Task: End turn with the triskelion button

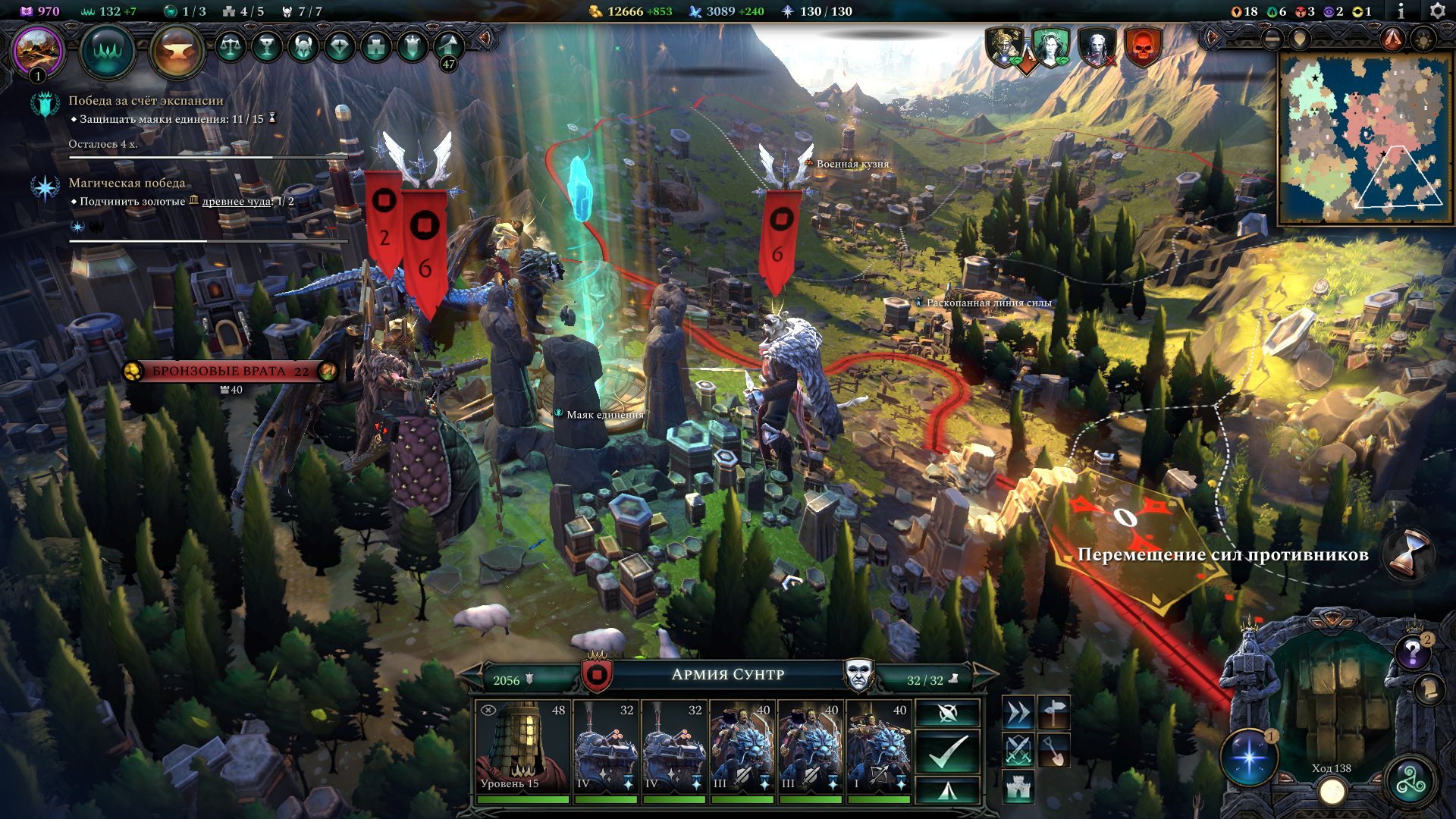Action: pos(1410,782)
